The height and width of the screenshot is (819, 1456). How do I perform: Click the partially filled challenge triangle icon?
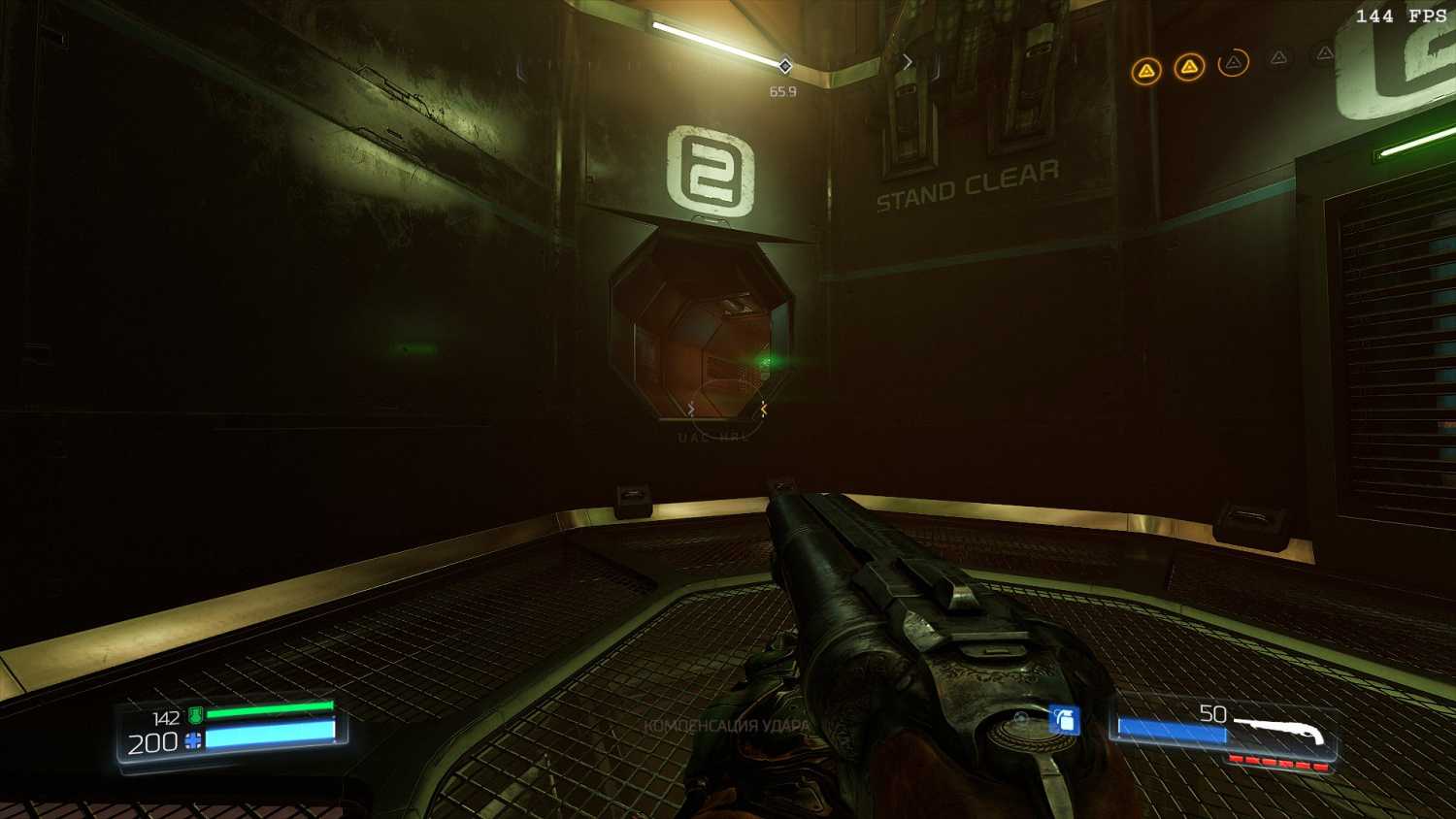1233,64
